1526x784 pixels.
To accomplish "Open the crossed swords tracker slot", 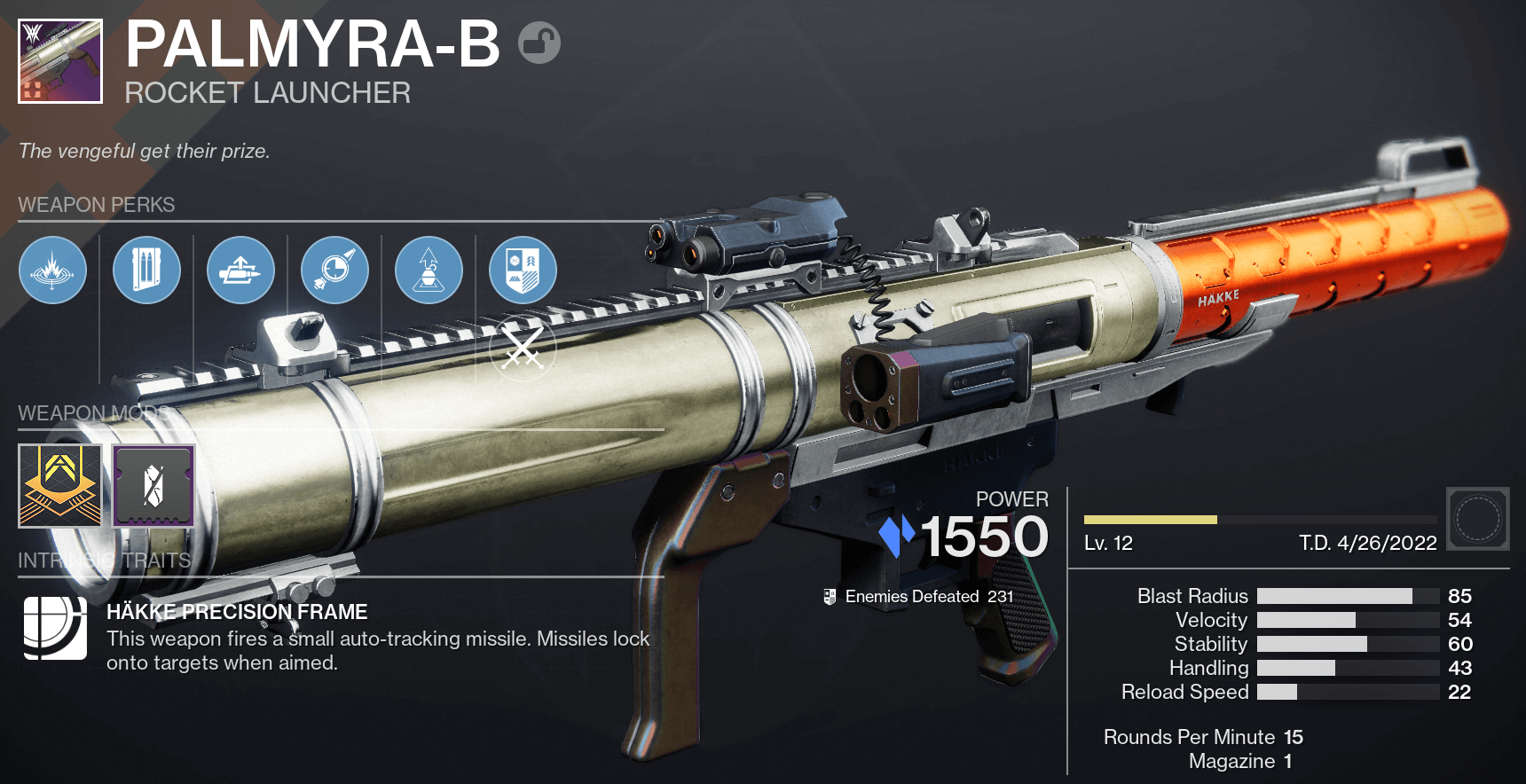I will point(523,349).
